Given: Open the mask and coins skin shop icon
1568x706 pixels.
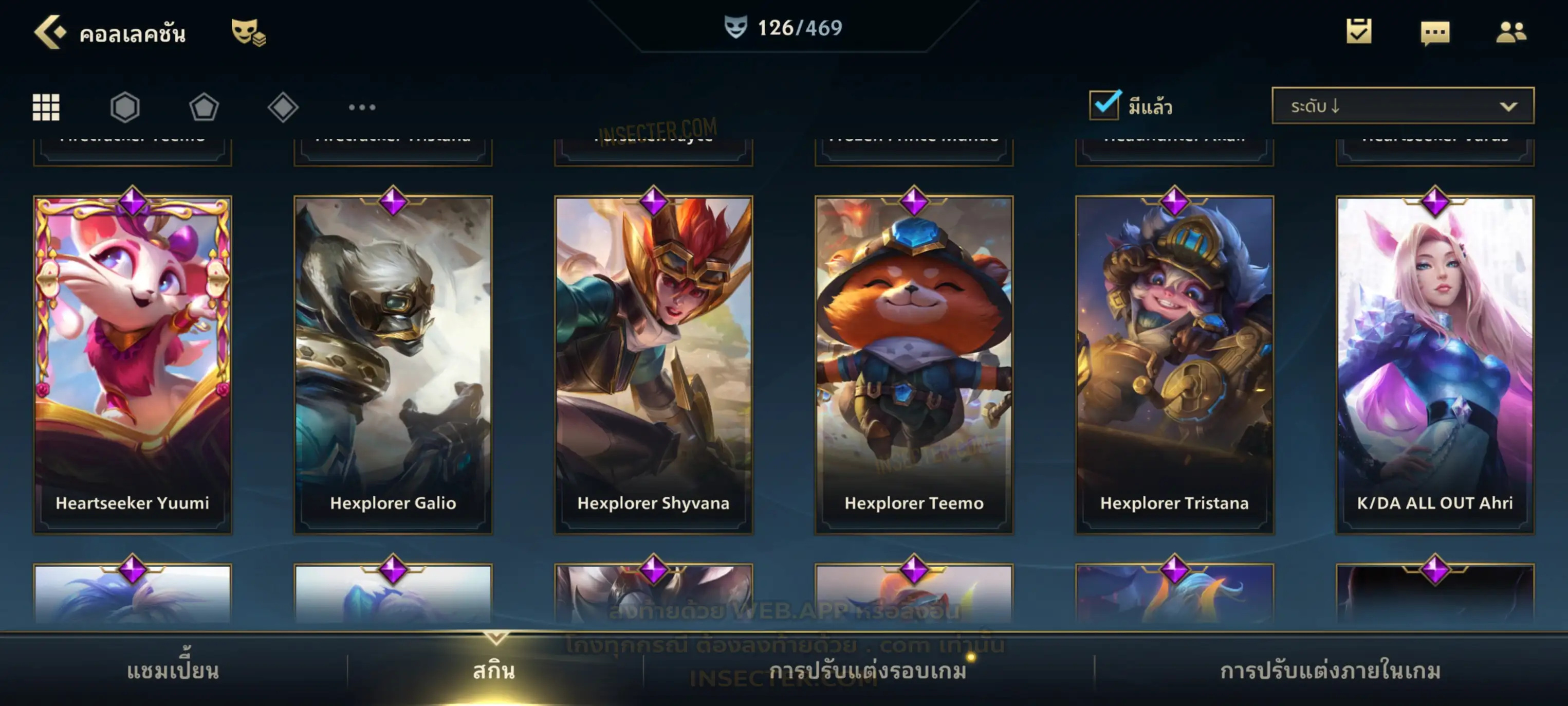Looking at the screenshot, I should [x=248, y=32].
